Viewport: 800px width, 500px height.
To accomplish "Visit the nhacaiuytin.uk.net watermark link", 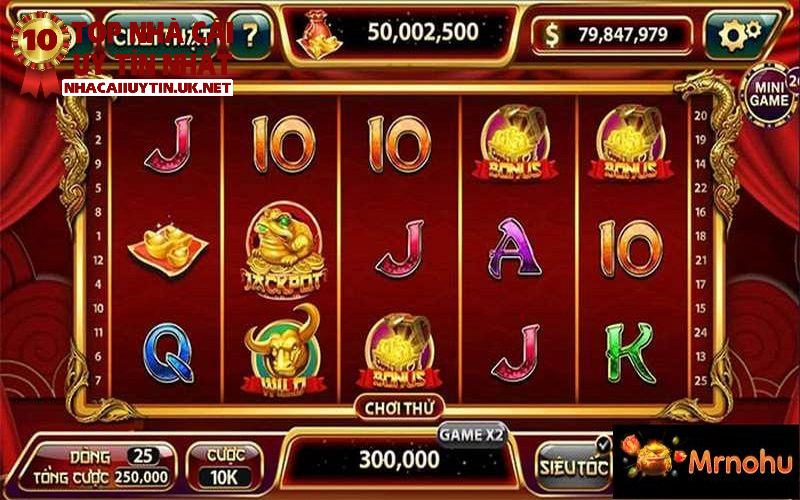I will (x=147, y=88).
